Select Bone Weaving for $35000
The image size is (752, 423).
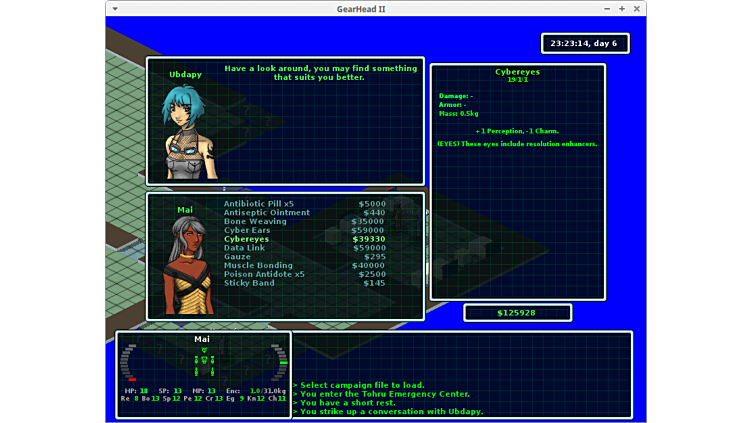pos(255,222)
